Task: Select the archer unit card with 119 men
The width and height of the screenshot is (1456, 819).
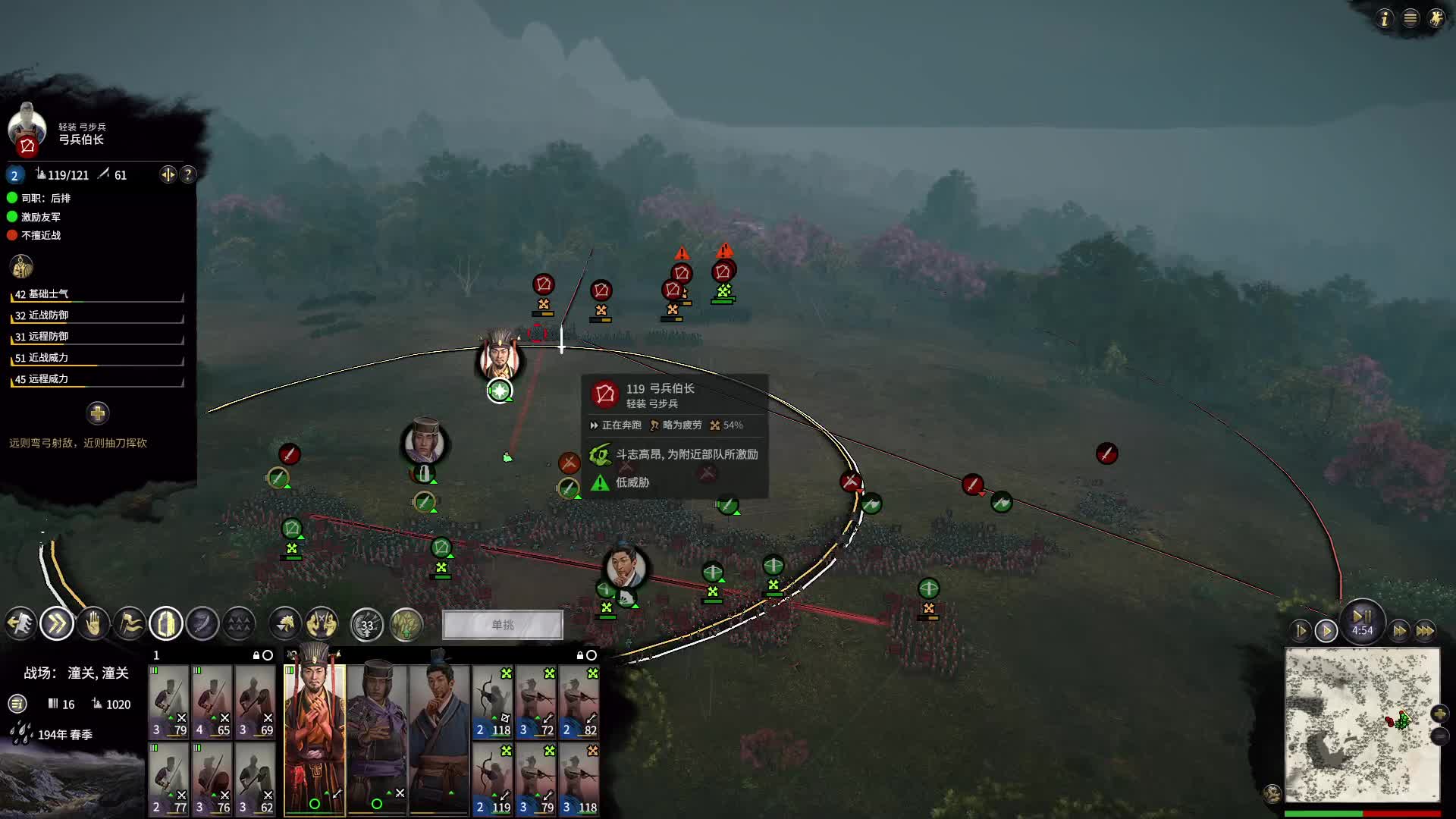Action: tap(493, 779)
